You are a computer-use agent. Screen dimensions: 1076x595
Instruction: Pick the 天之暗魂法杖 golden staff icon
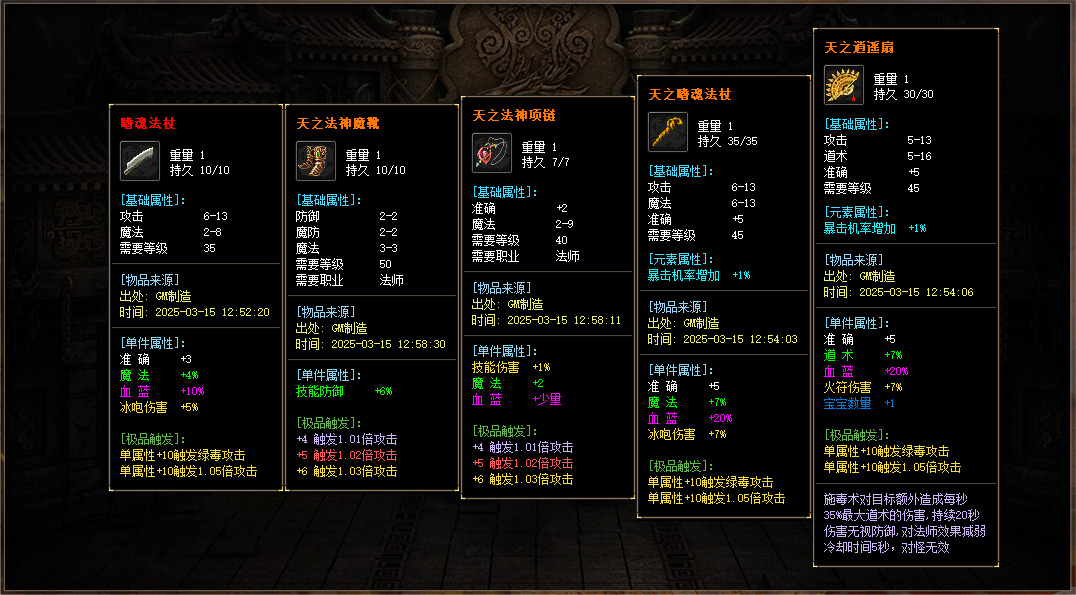667,132
